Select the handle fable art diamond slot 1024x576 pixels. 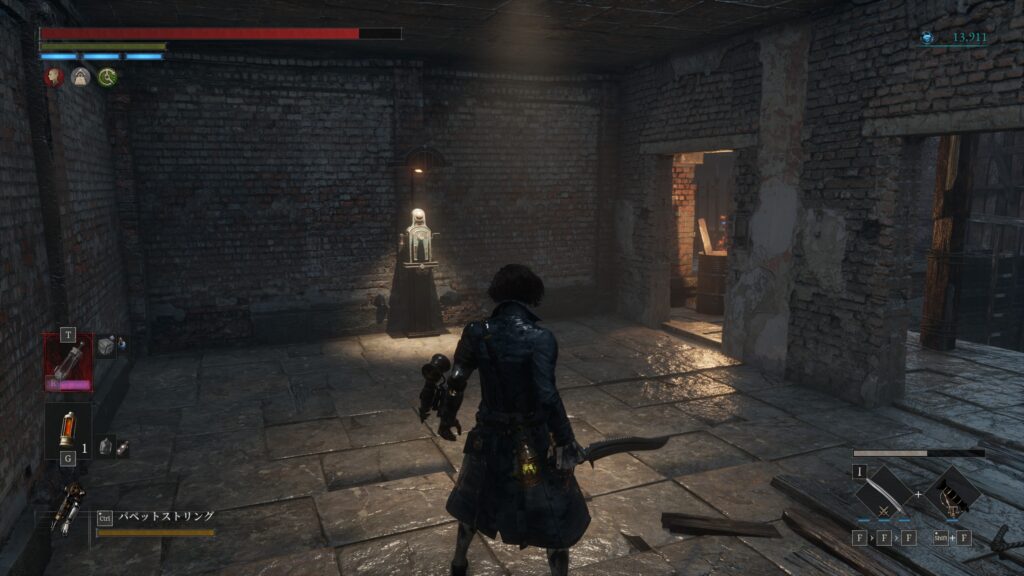pos(950,493)
